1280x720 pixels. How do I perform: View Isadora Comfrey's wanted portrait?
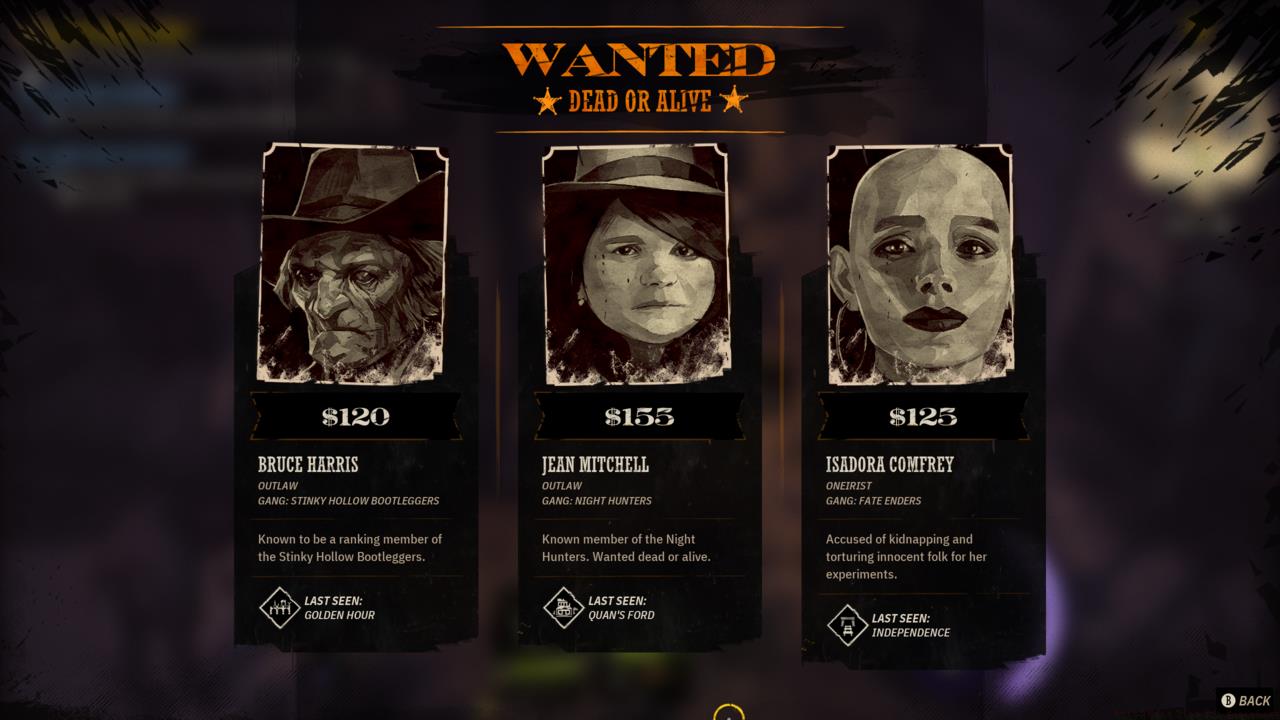pos(923,265)
